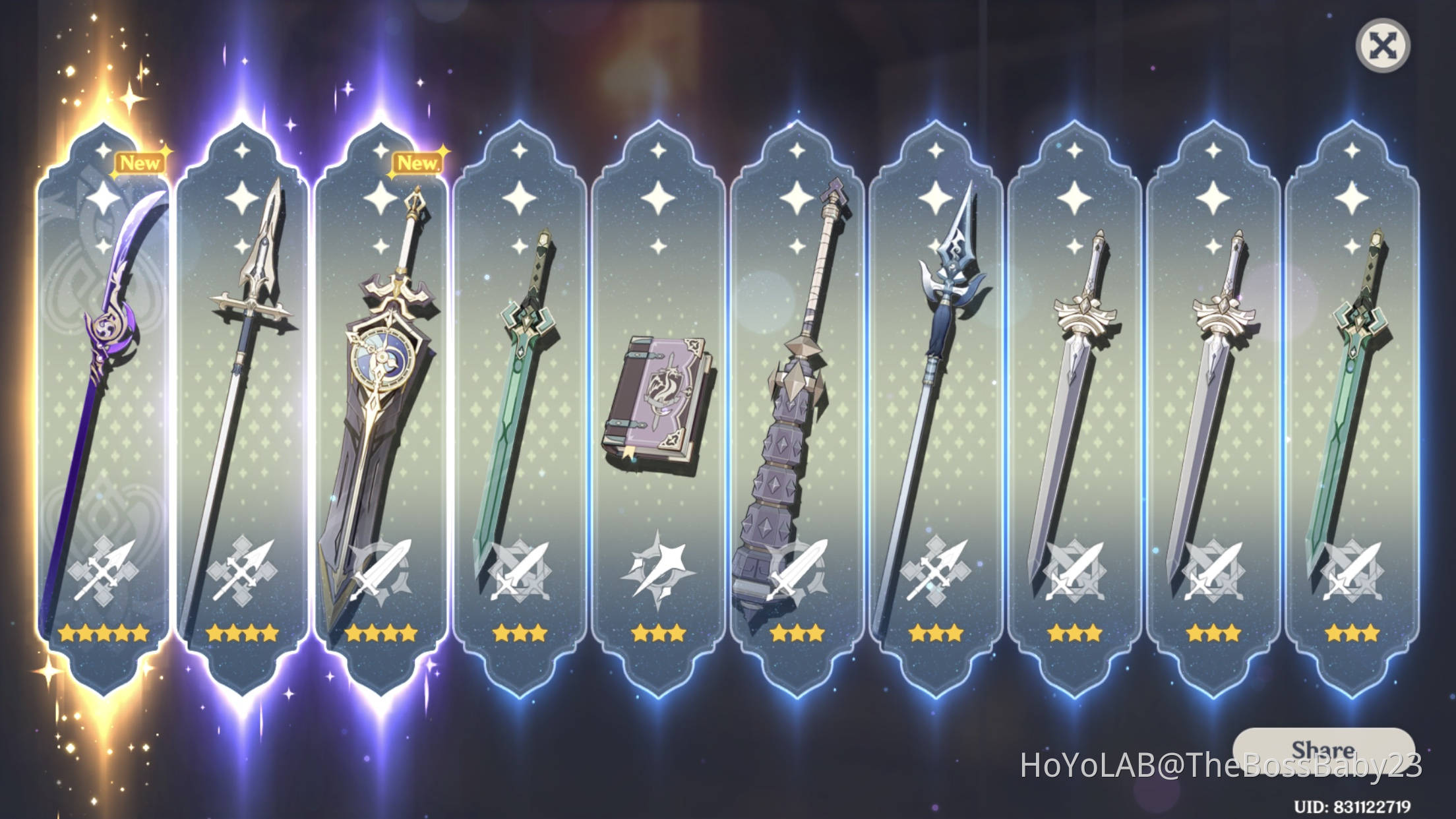The height and width of the screenshot is (819, 1456).
Task: Click the polearm icon on the five-star card
Action: click(102, 570)
